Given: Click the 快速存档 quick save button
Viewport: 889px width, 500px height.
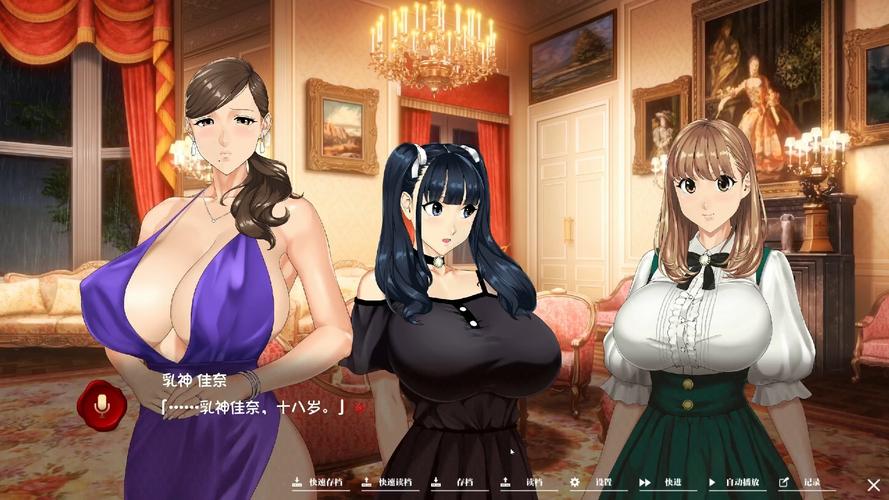Looking at the screenshot, I should pyautogui.click(x=318, y=482).
